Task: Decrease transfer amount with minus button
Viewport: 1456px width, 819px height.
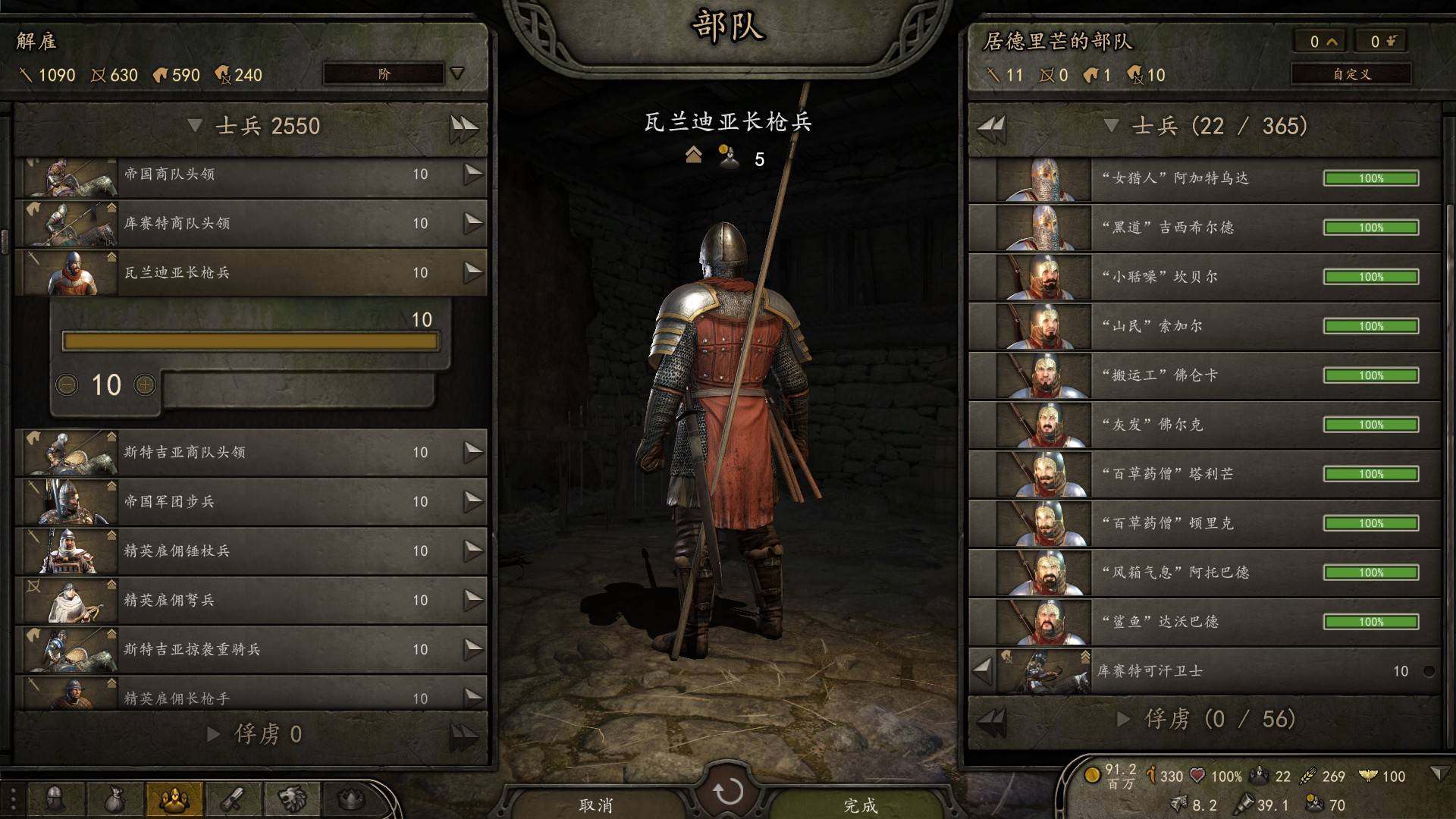Action: tap(67, 385)
